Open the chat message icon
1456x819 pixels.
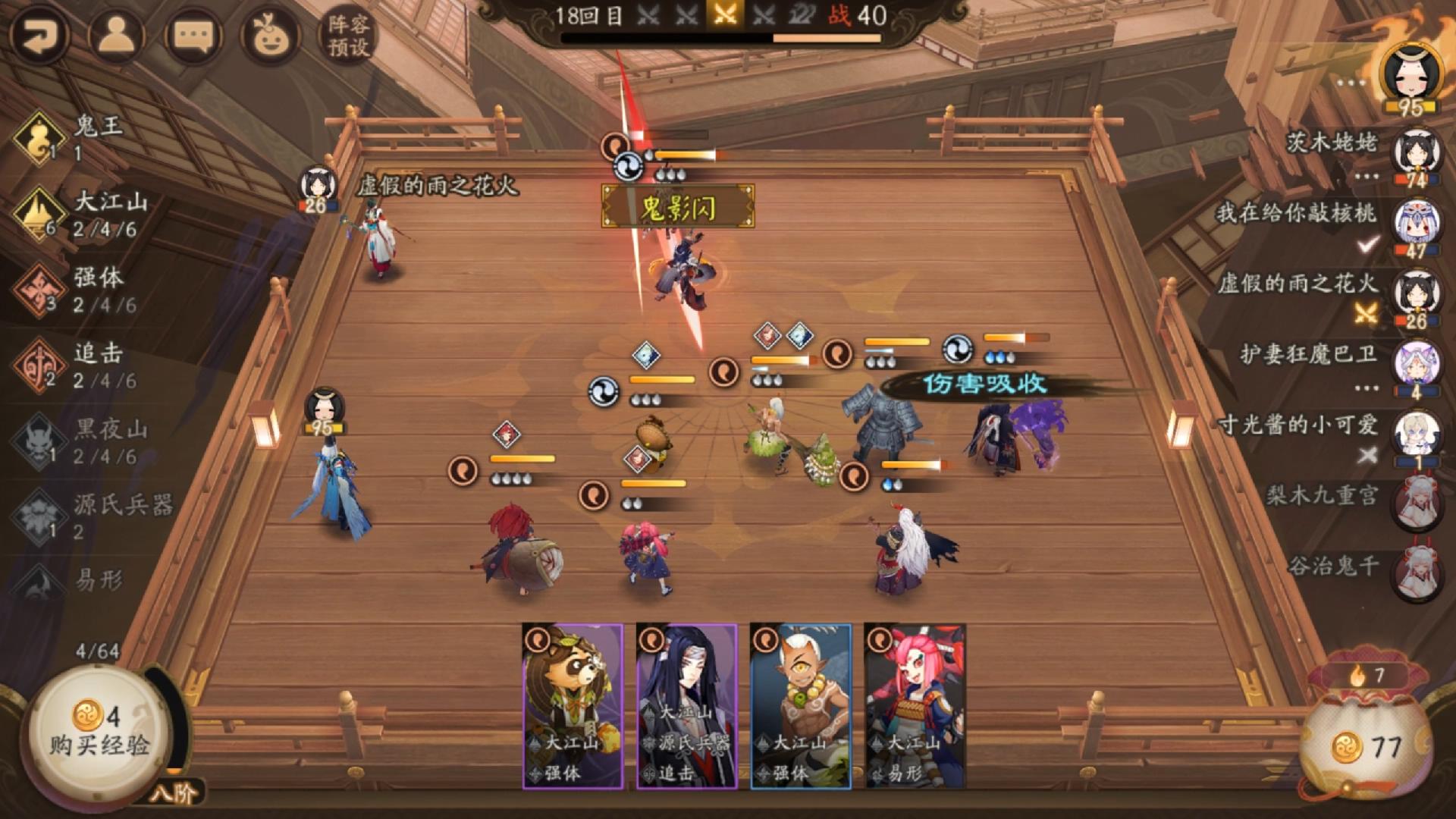pos(194,33)
